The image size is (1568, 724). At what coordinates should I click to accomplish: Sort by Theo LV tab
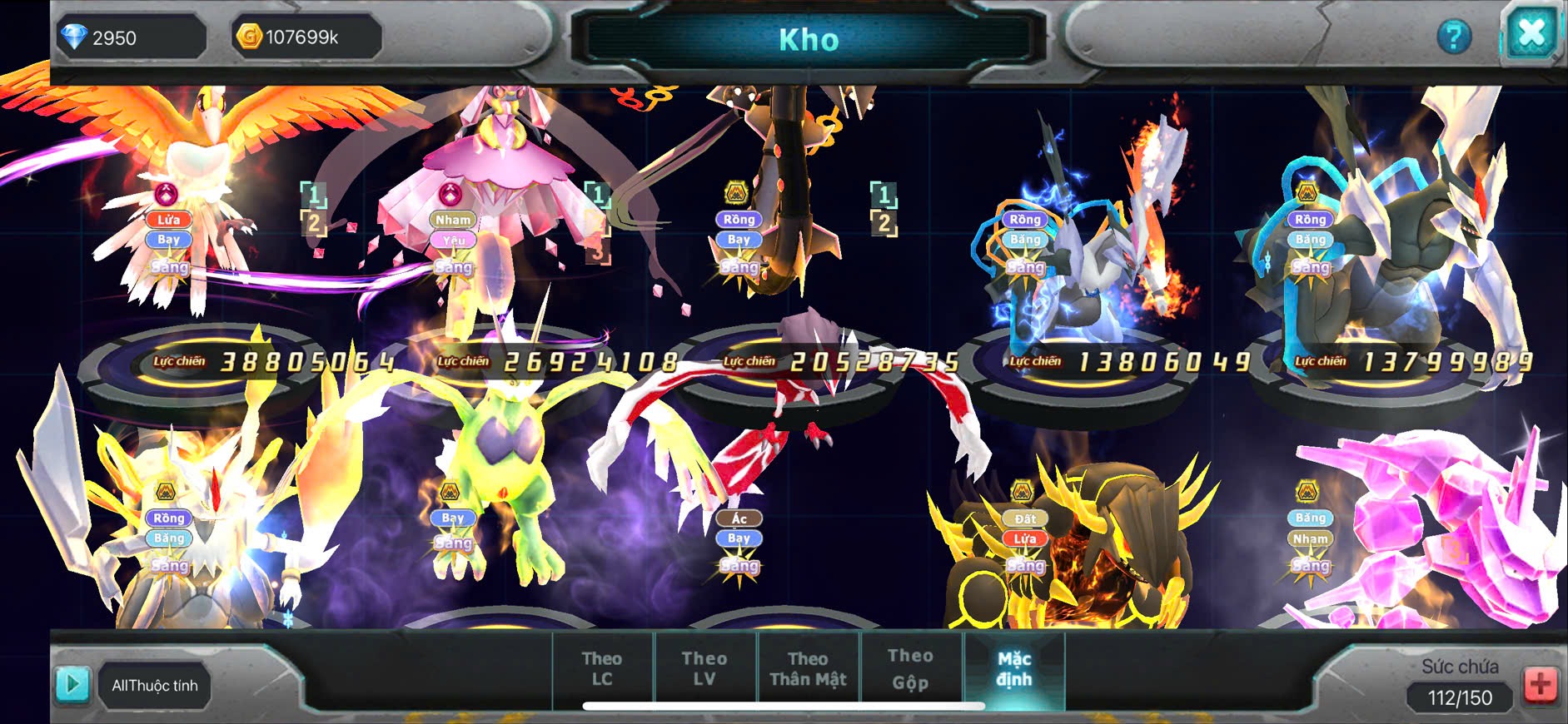tap(704, 669)
